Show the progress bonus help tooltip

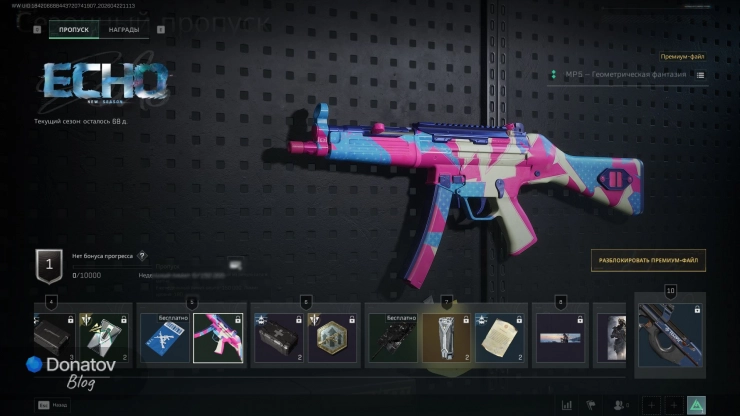click(142, 256)
